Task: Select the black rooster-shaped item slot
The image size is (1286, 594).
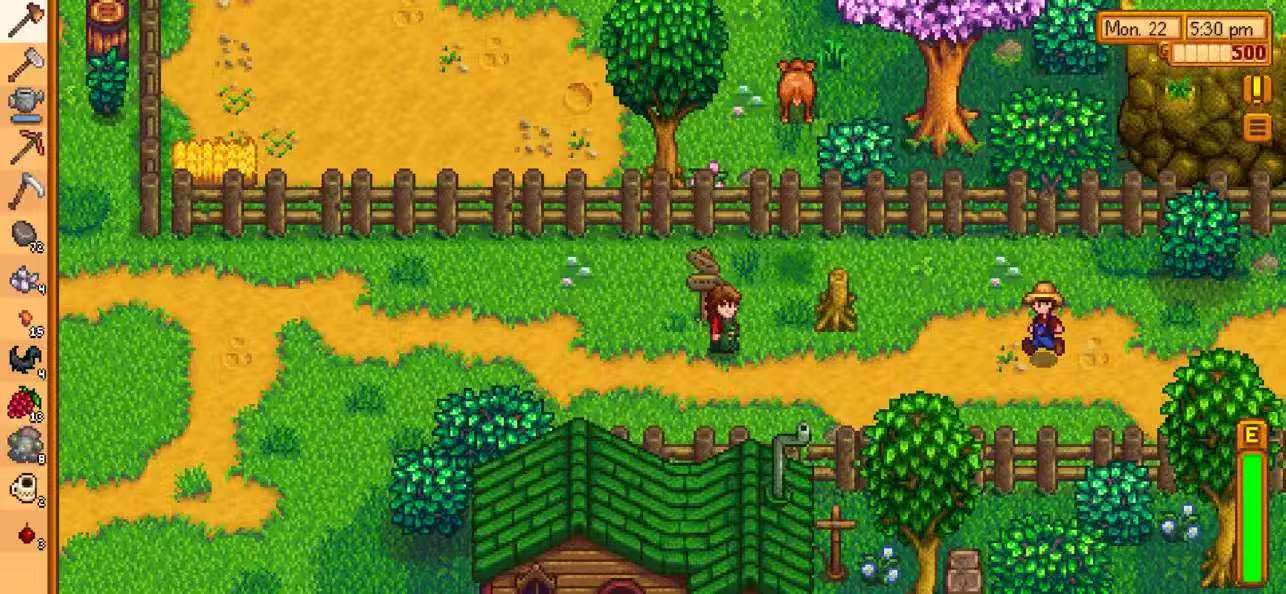Action: point(25,360)
